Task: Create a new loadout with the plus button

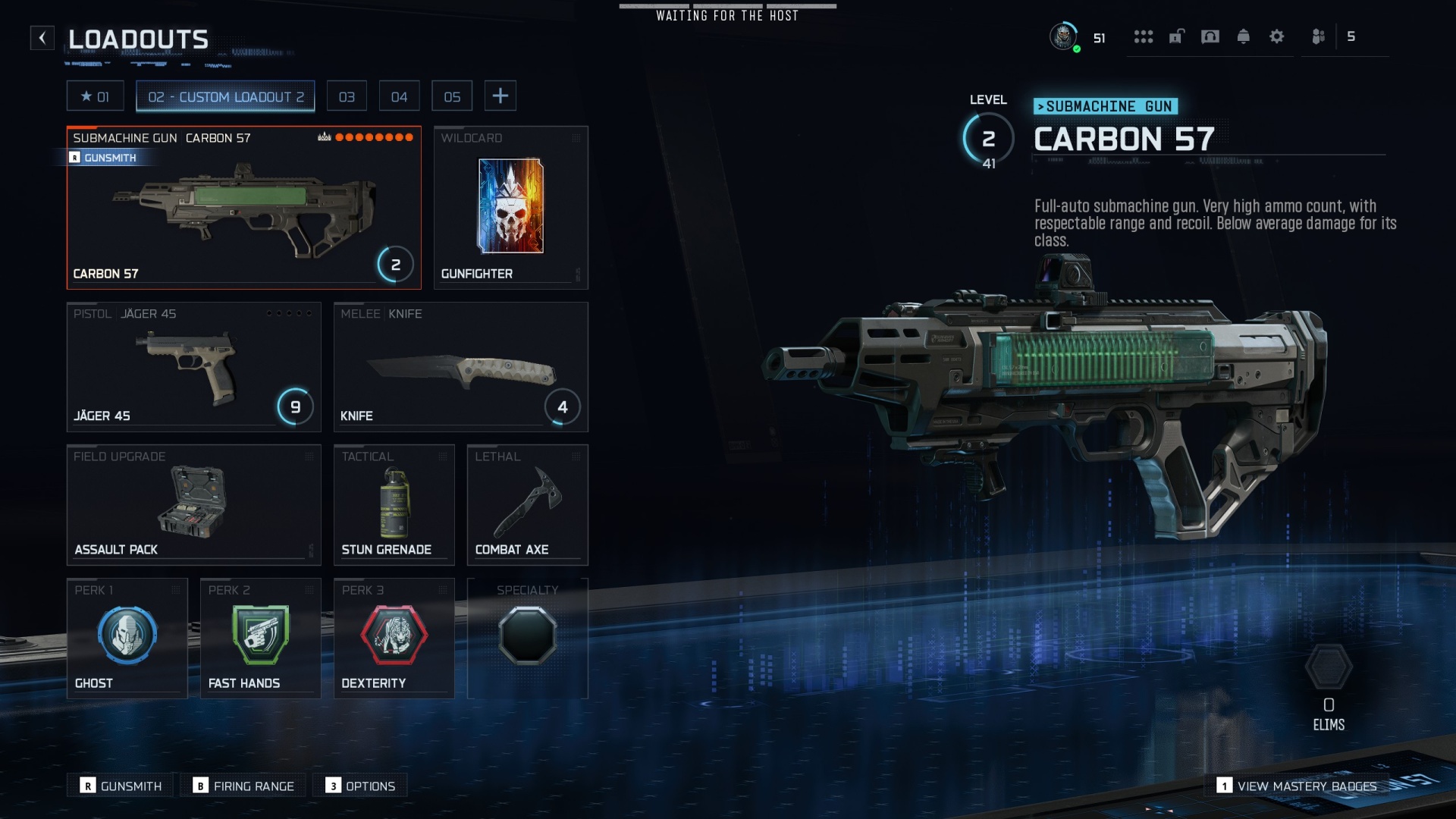Action: pos(500,95)
